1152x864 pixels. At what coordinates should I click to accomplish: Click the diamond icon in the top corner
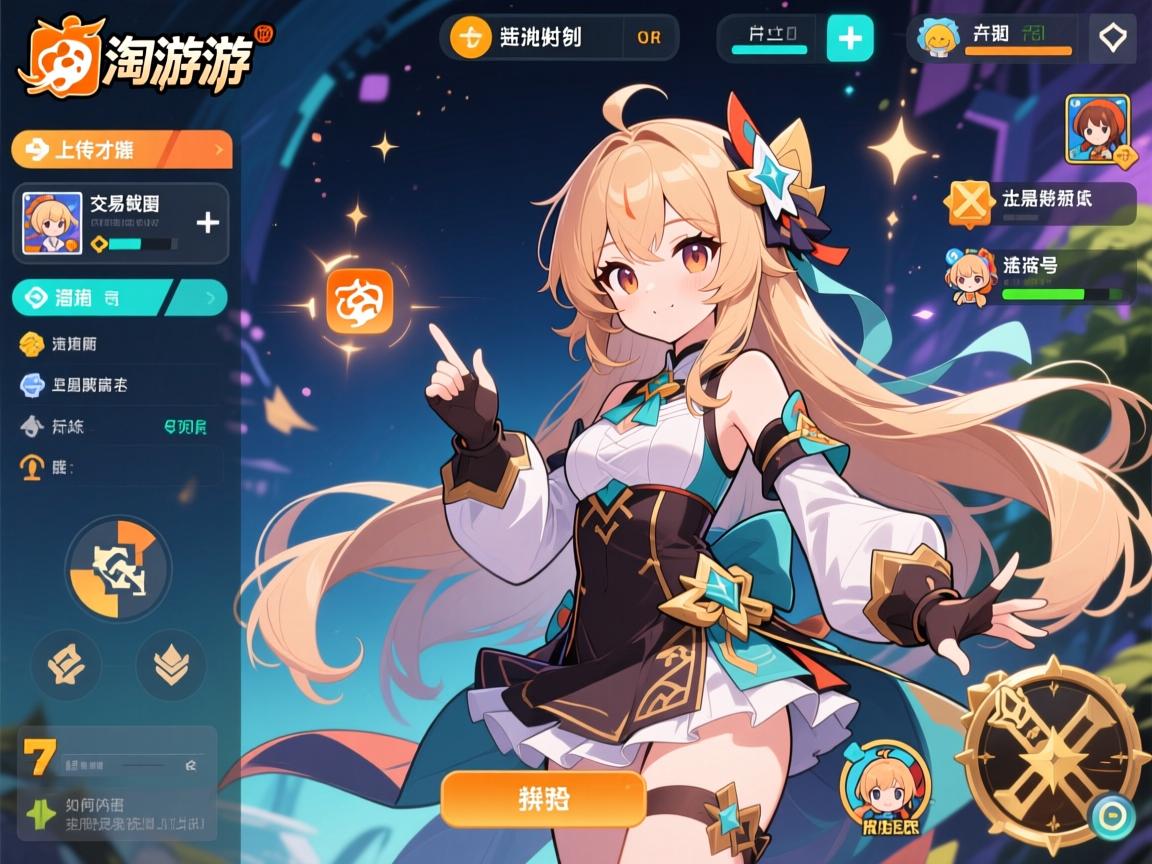click(x=1112, y=39)
